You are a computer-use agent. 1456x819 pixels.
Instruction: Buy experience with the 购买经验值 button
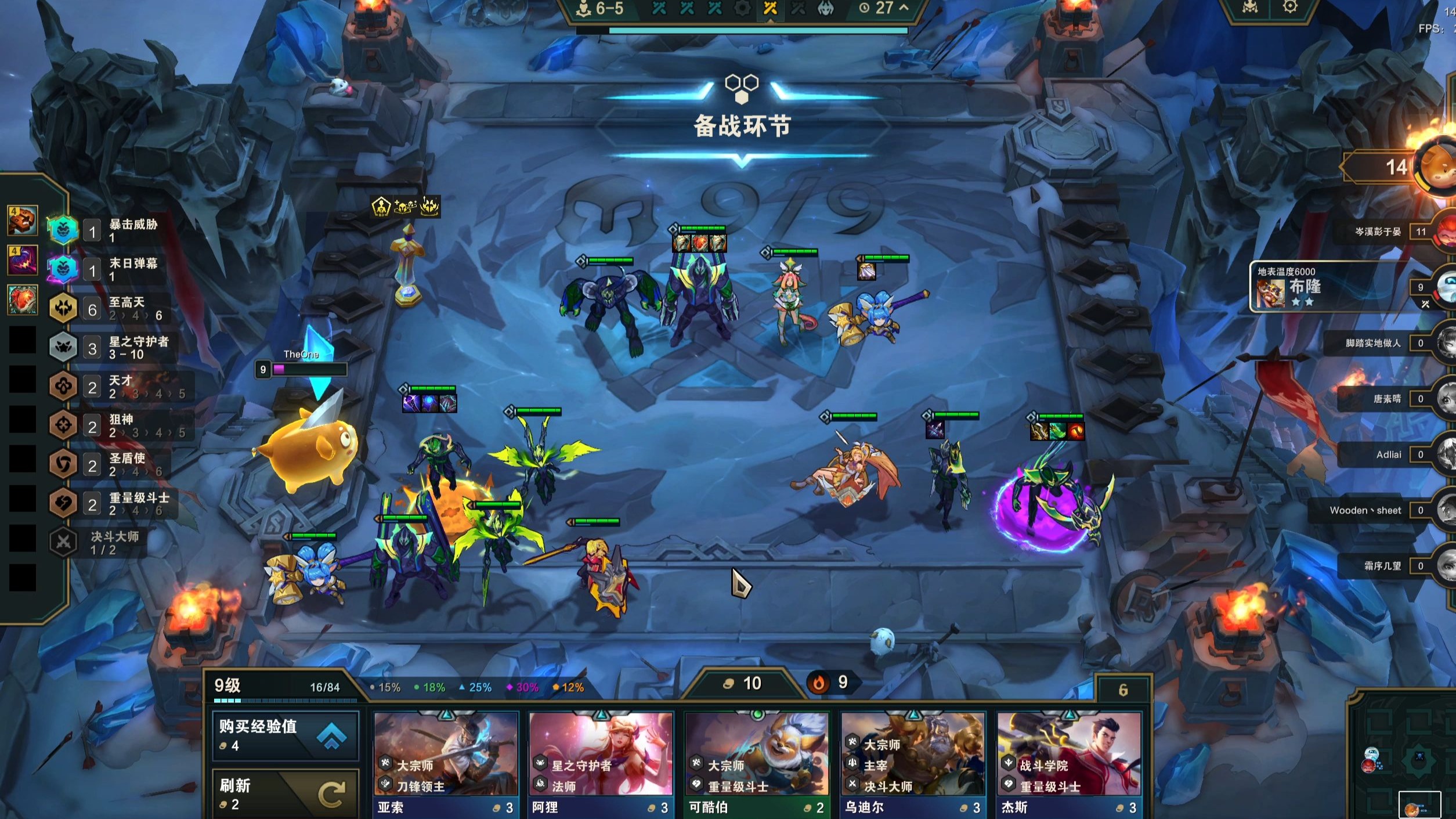coord(286,735)
